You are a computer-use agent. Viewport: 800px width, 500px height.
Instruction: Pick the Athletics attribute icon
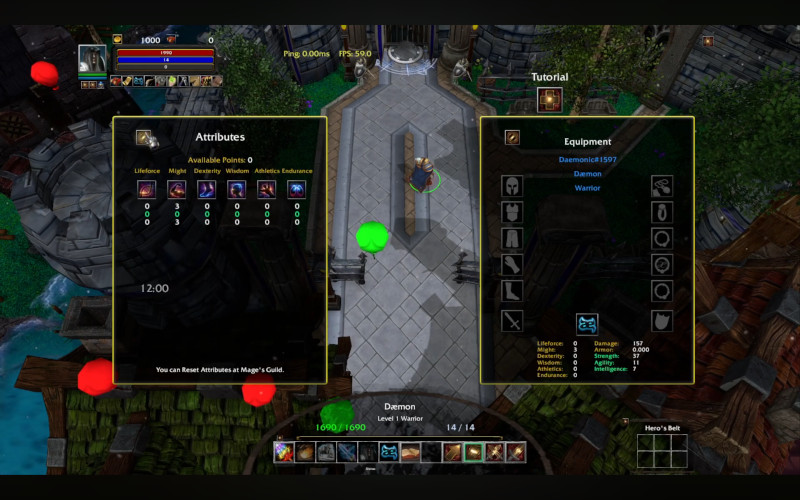pos(267,188)
